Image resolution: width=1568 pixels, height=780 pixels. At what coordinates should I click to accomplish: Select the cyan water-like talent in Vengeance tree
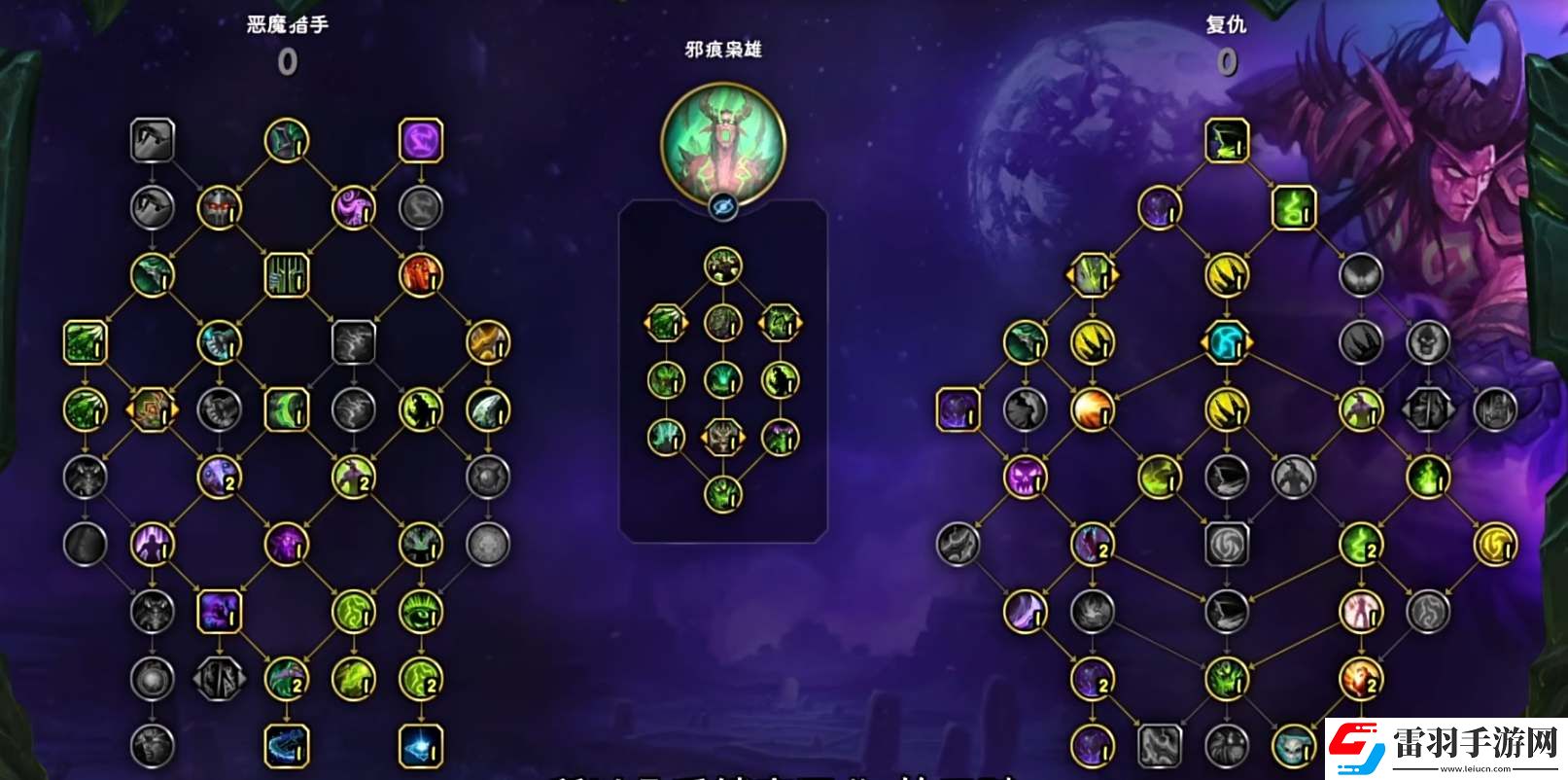pyautogui.click(x=1227, y=342)
